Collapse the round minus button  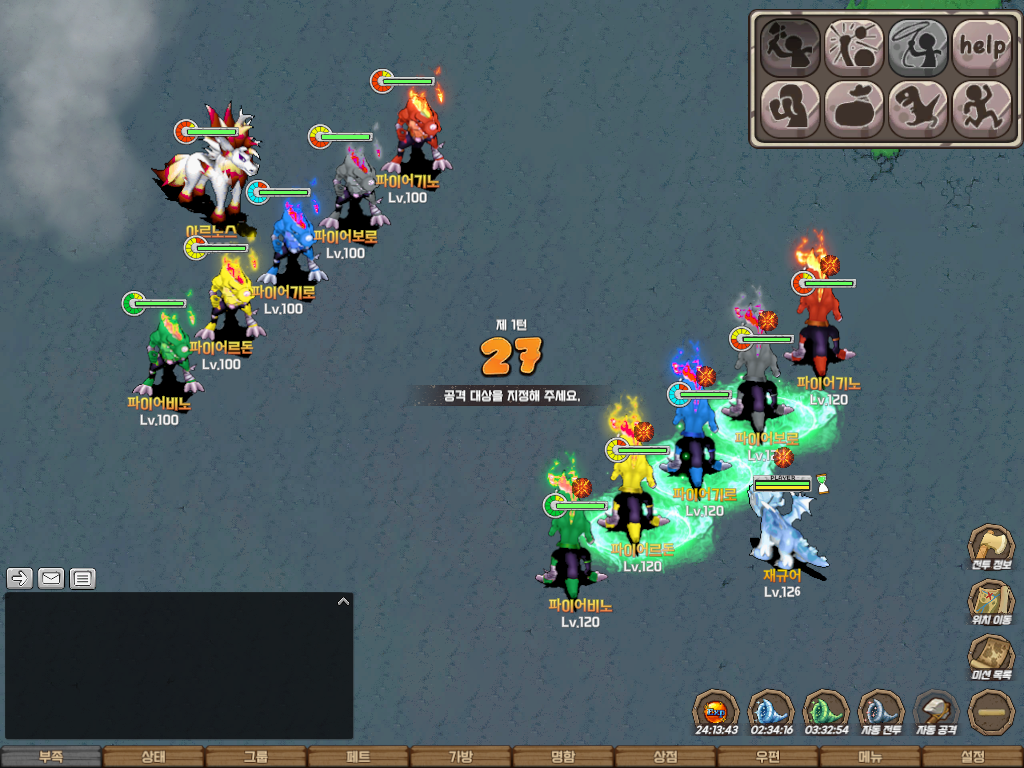click(991, 712)
